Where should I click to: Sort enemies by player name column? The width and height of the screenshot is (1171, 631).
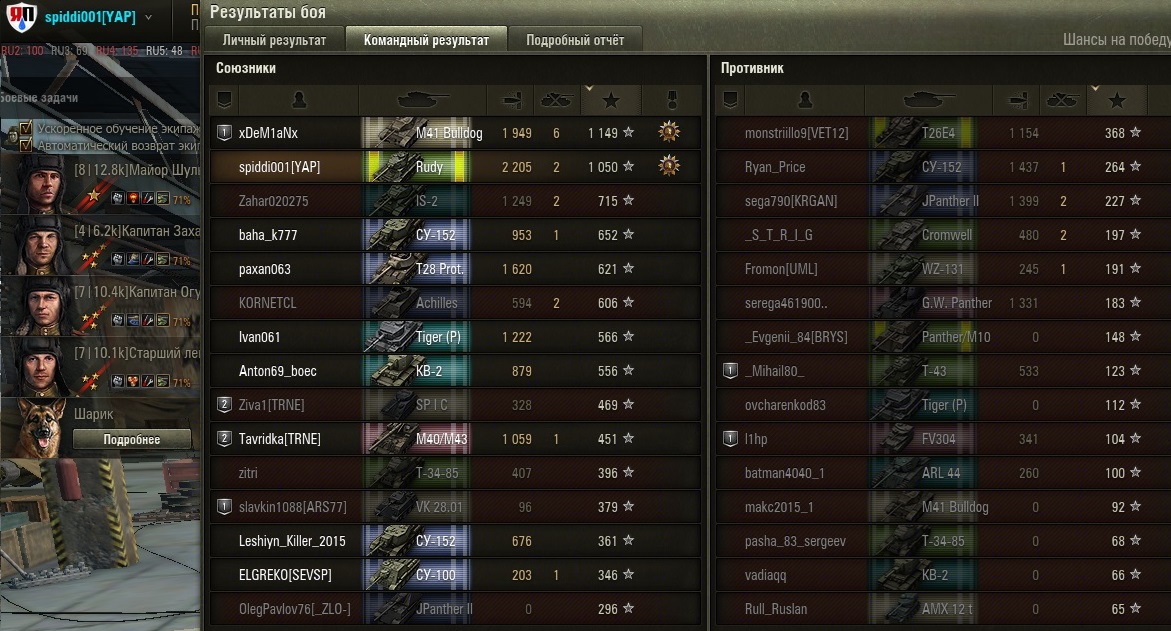[x=804, y=100]
